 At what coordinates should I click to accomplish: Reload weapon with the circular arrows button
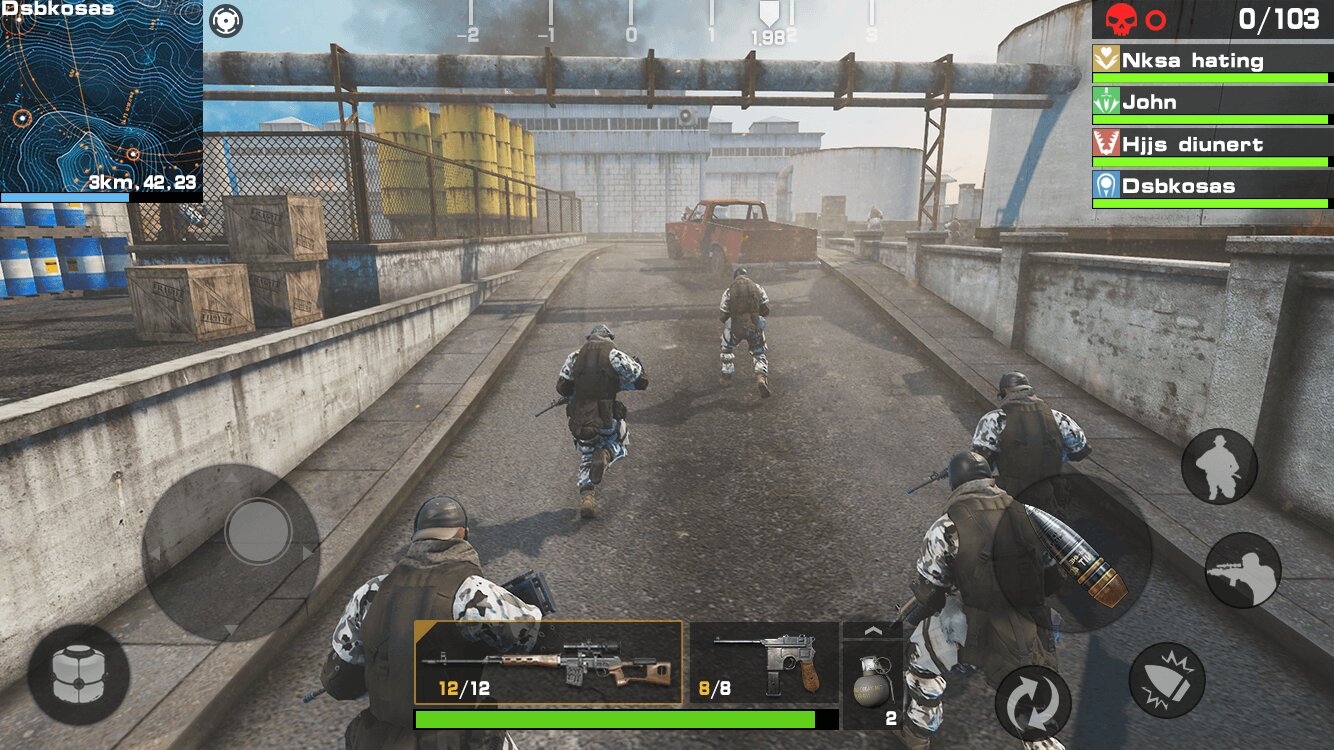tap(1032, 703)
